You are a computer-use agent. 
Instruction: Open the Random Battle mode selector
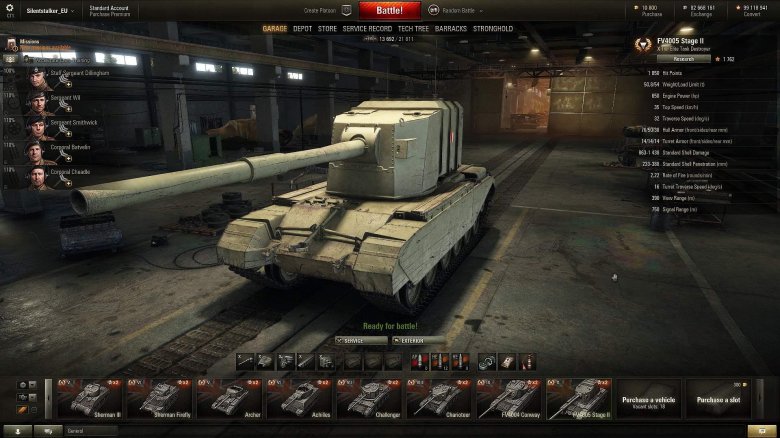tap(456, 10)
